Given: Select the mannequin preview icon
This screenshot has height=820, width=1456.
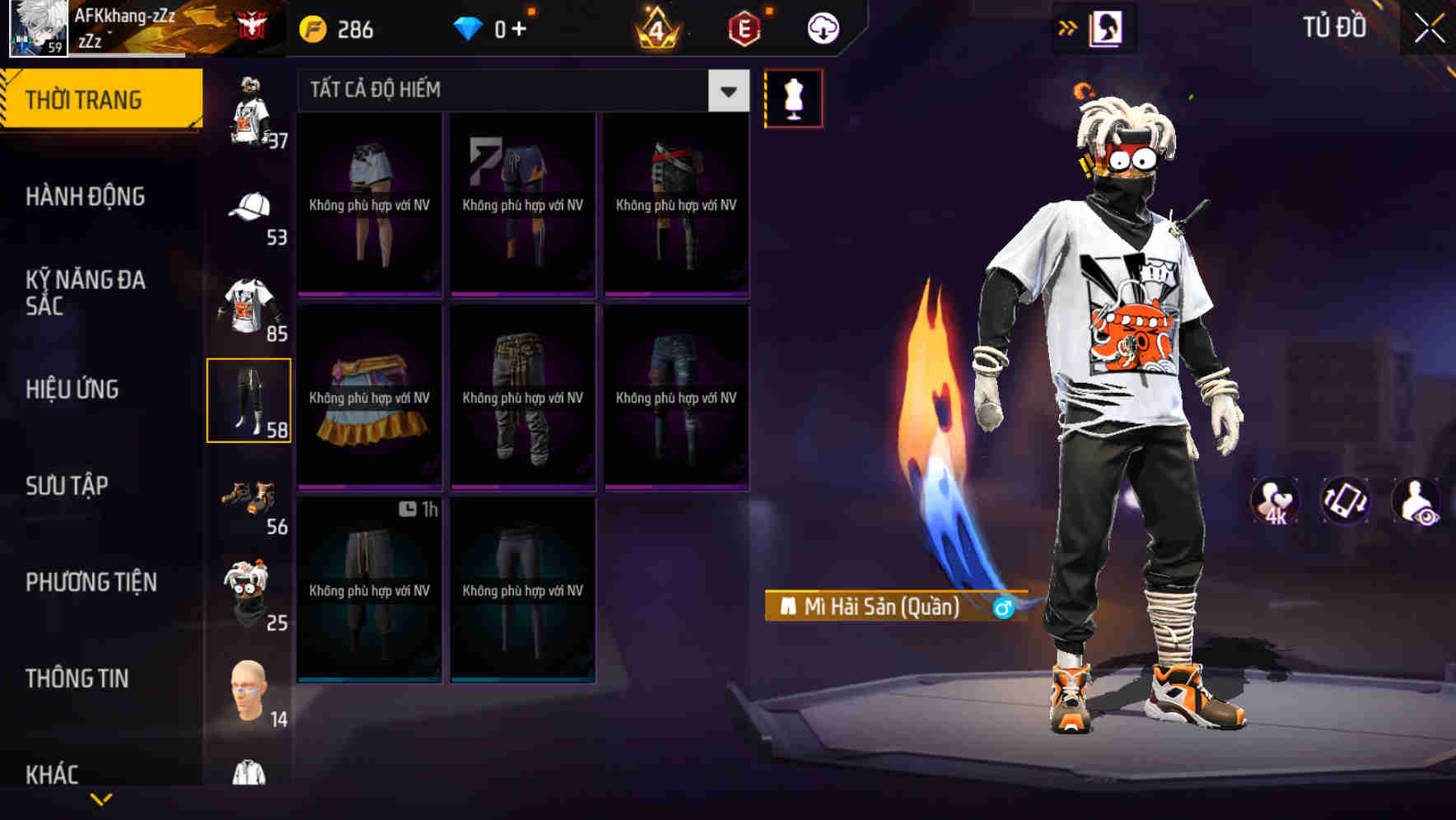Looking at the screenshot, I should pos(793,97).
